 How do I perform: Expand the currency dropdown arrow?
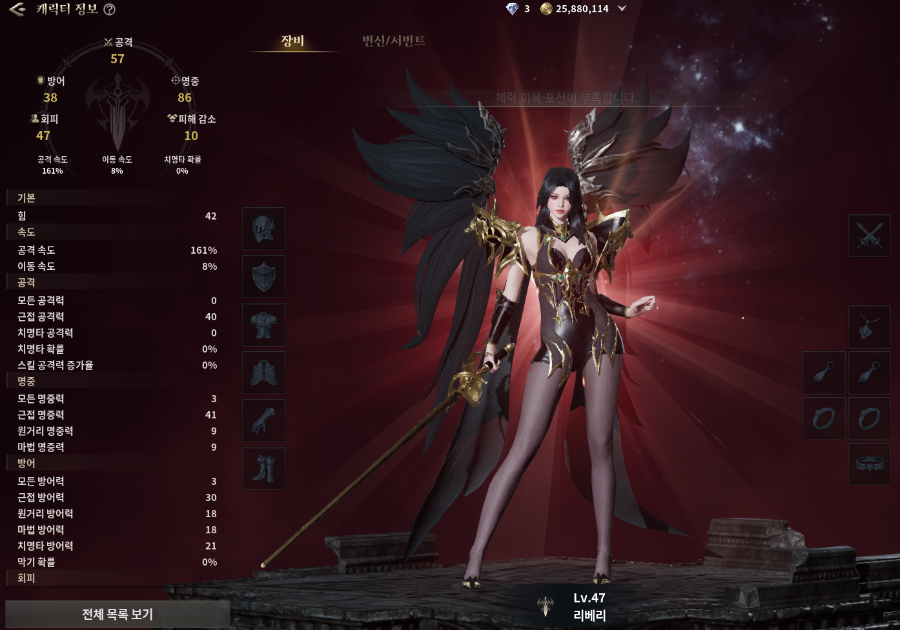tap(623, 9)
